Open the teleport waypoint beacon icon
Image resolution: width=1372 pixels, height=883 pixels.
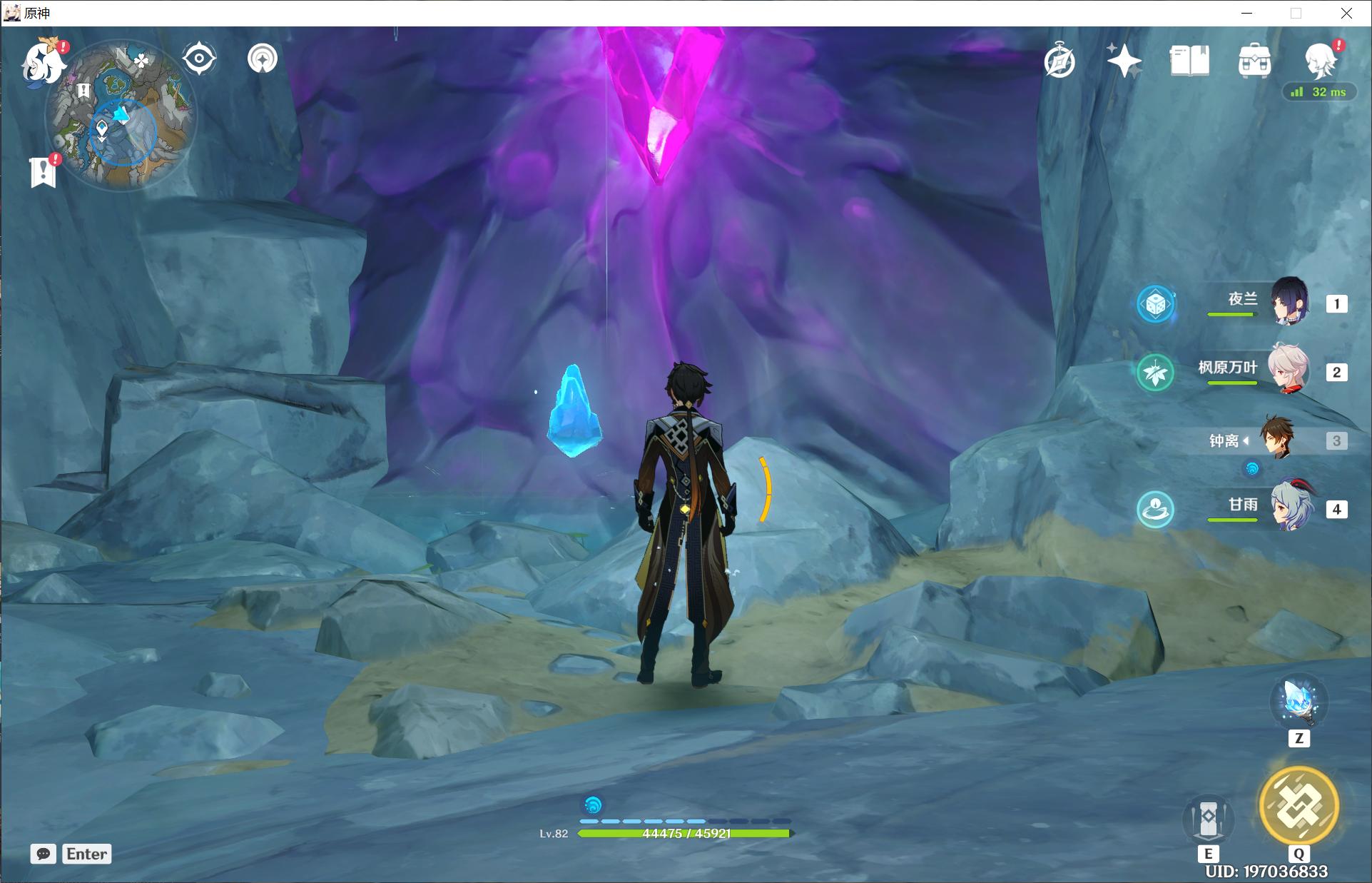263,59
